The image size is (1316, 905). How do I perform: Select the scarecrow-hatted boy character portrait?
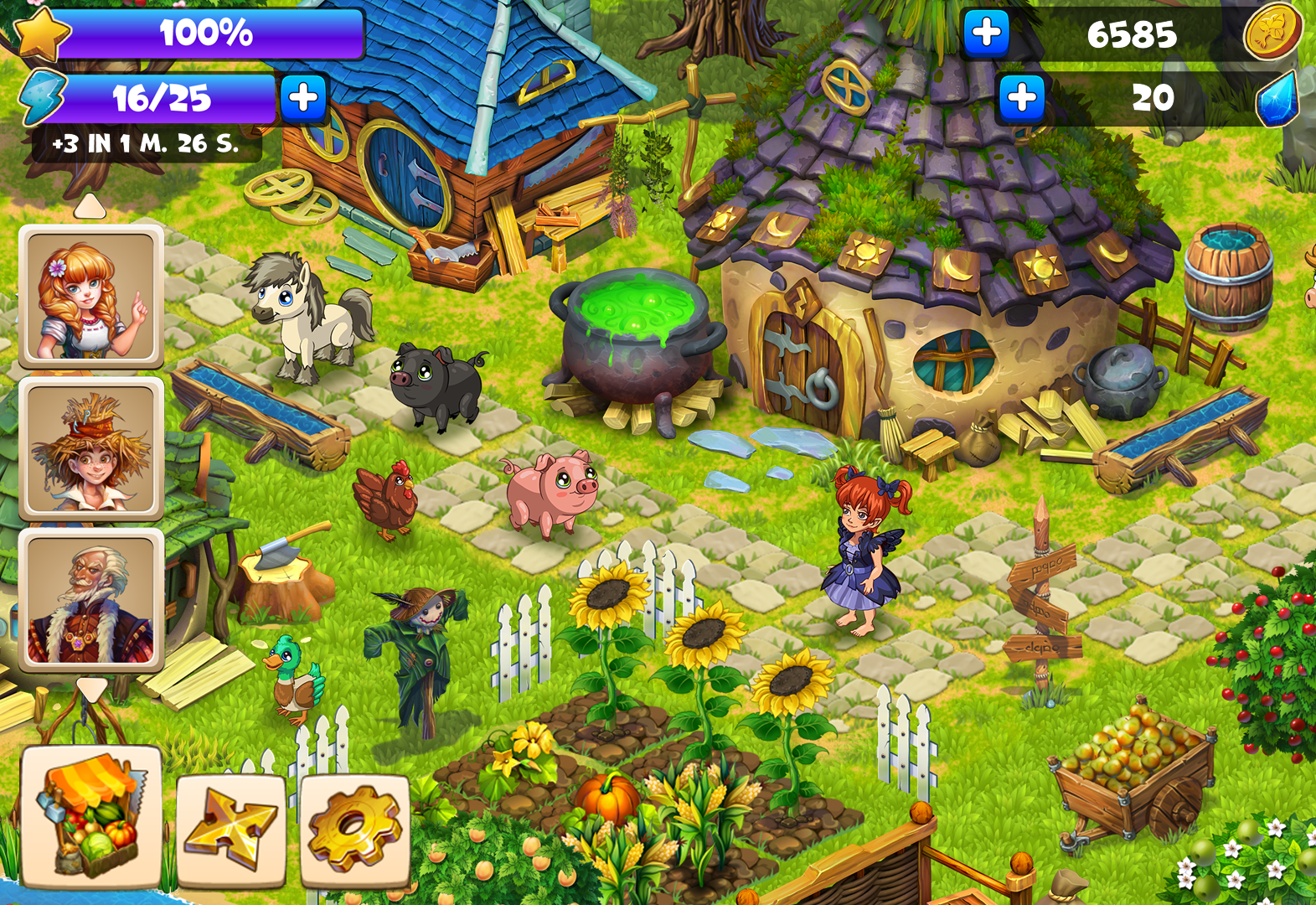[x=92, y=450]
